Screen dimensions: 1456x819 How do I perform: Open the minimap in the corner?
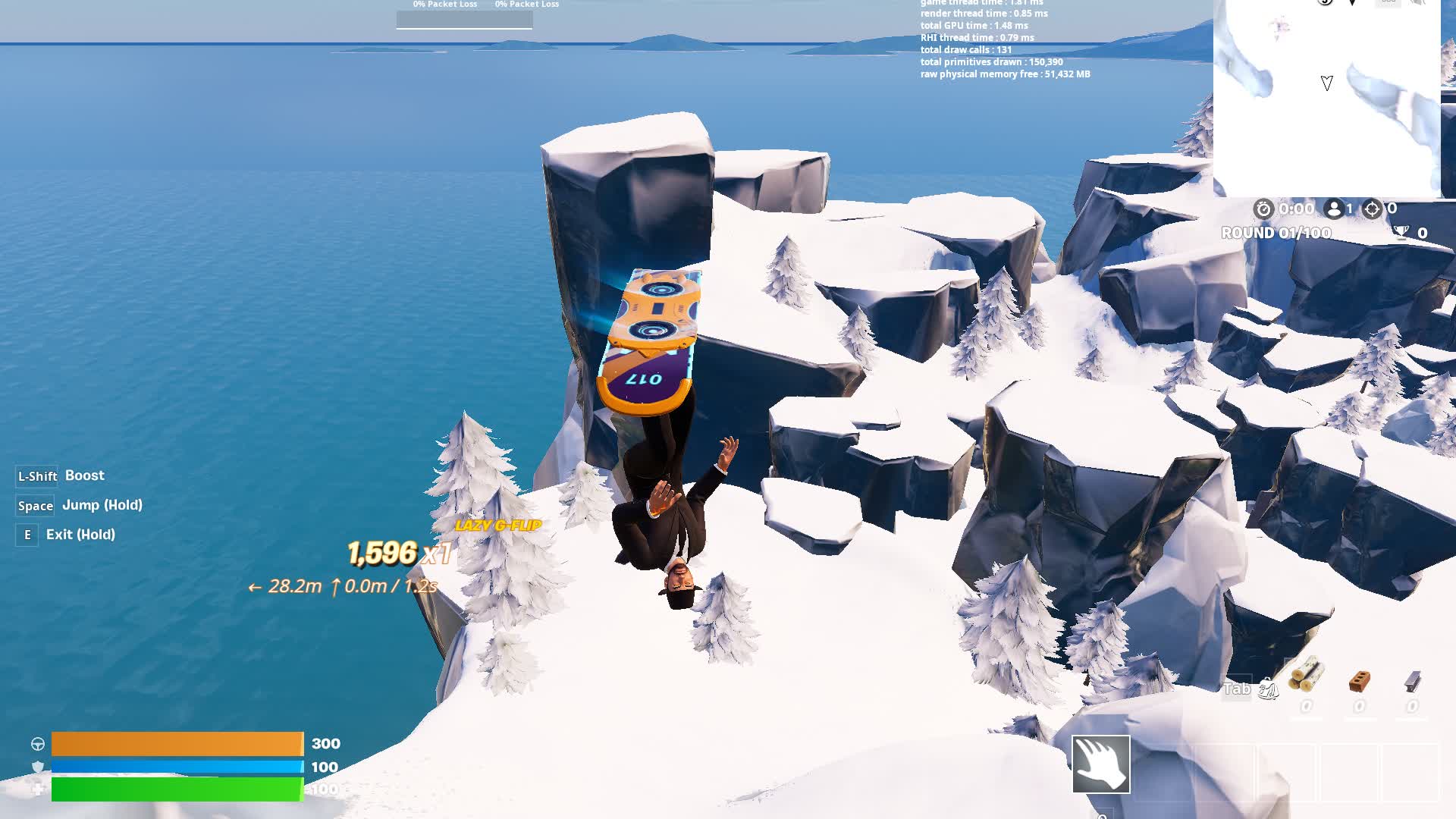[x=1327, y=97]
